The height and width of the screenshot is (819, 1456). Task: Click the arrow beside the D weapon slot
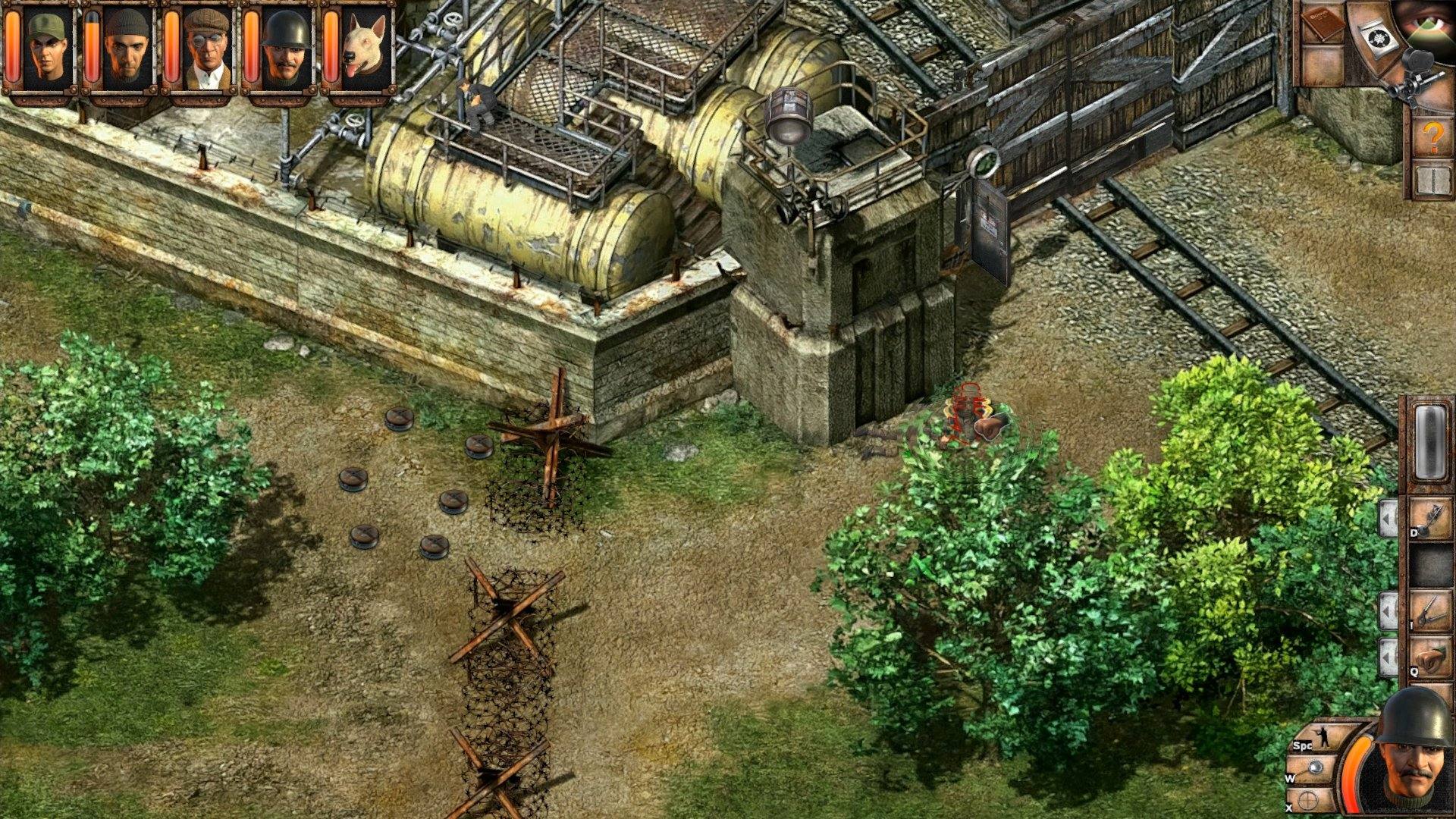1389,516
